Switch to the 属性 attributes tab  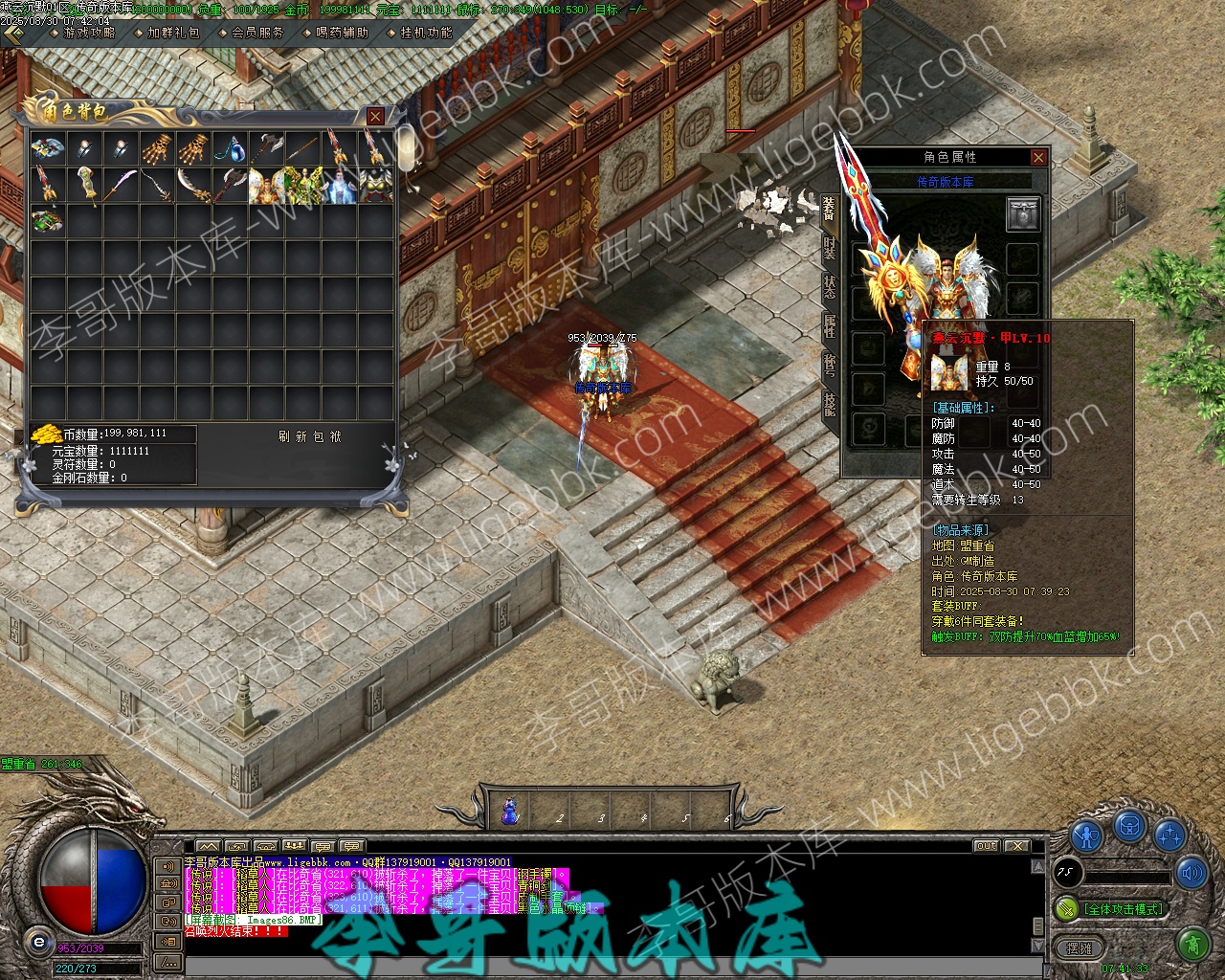(x=829, y=326)
